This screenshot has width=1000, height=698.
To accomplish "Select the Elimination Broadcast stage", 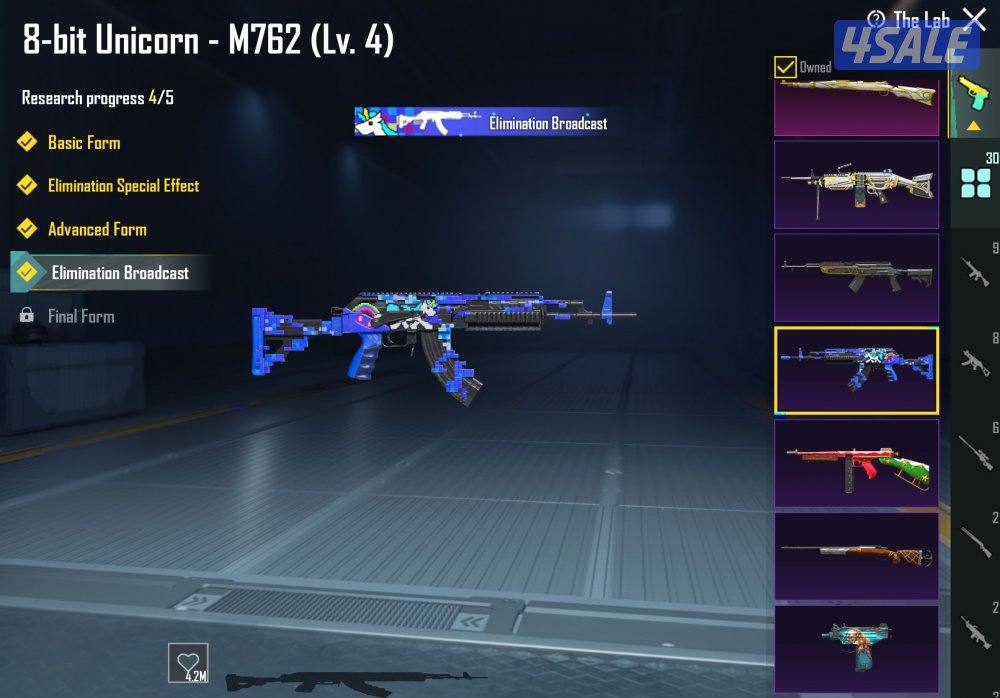I will 120,273.
